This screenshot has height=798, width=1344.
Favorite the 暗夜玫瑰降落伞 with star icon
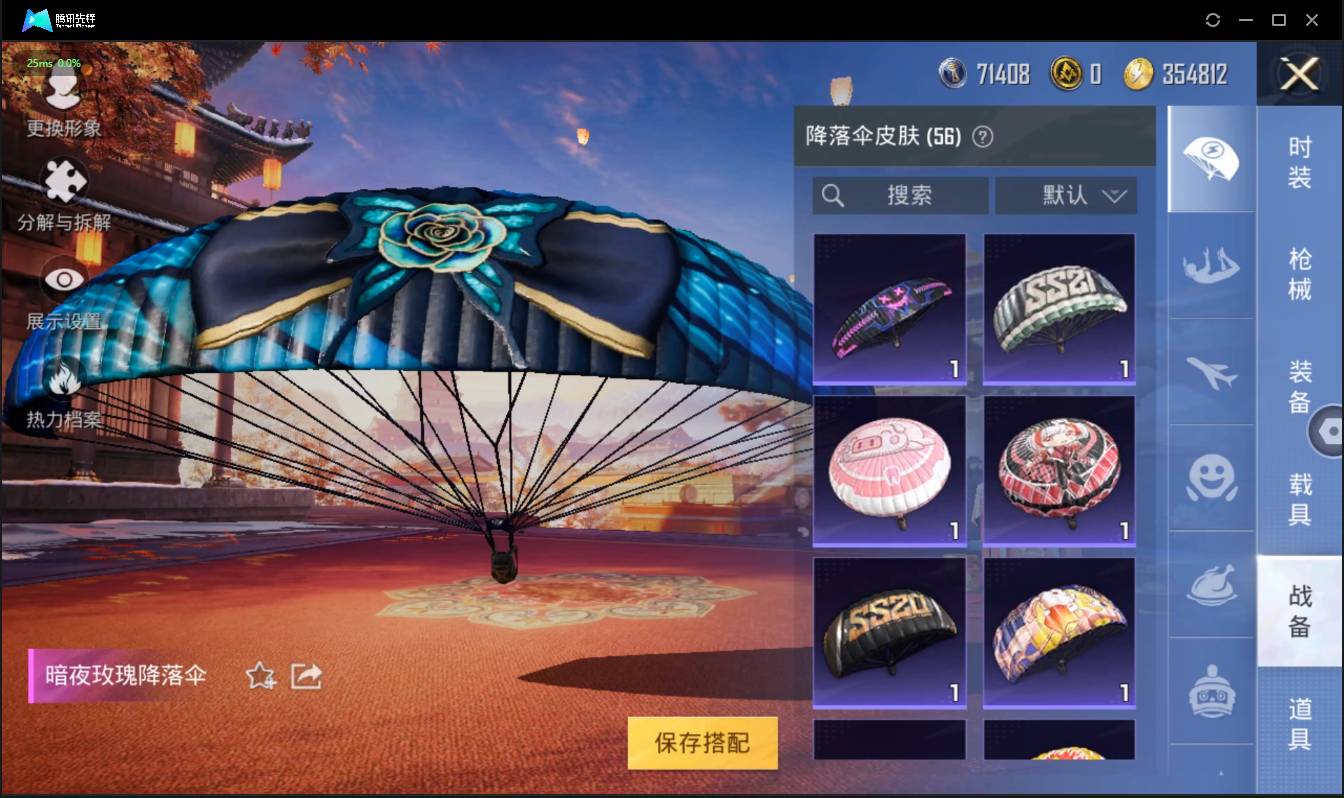click(258, 676)
